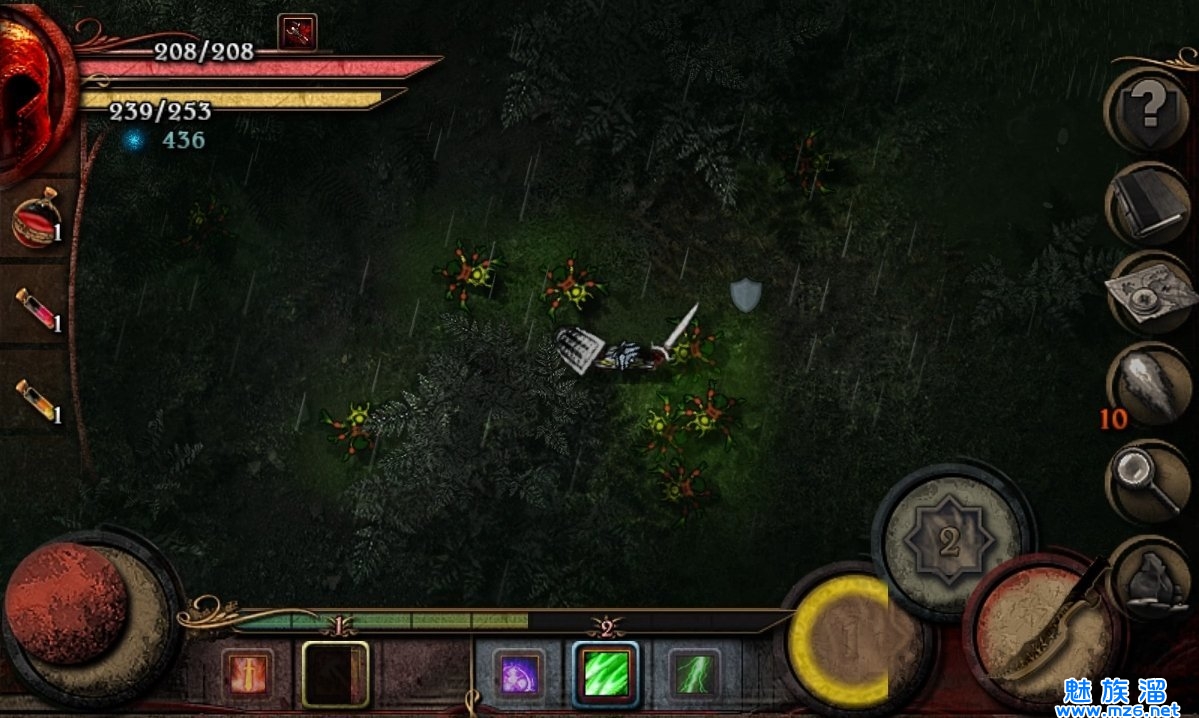Select the orange sword skill slot

(x=248, y=673)
